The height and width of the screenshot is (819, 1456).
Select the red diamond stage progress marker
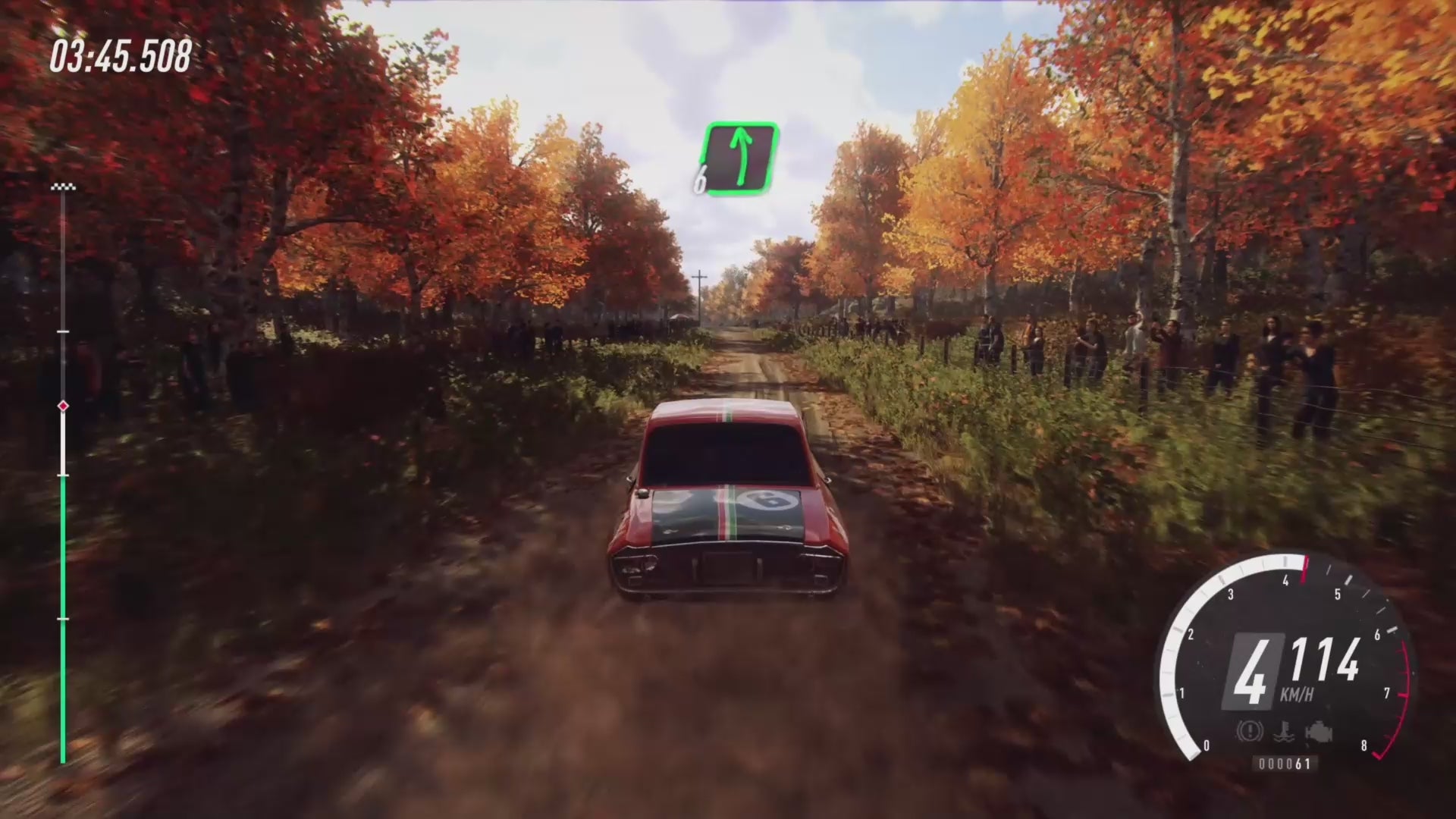[63, 406]
